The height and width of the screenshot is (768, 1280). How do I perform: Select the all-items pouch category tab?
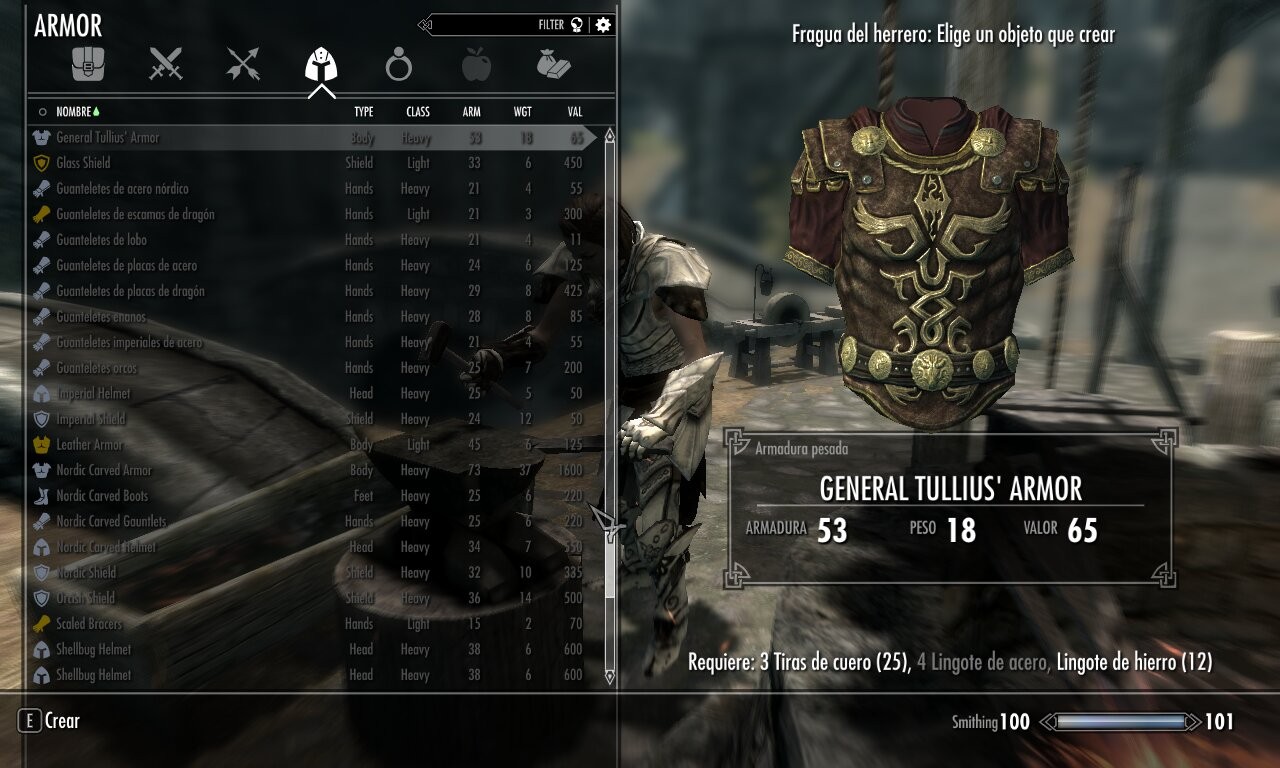[88, 65]
